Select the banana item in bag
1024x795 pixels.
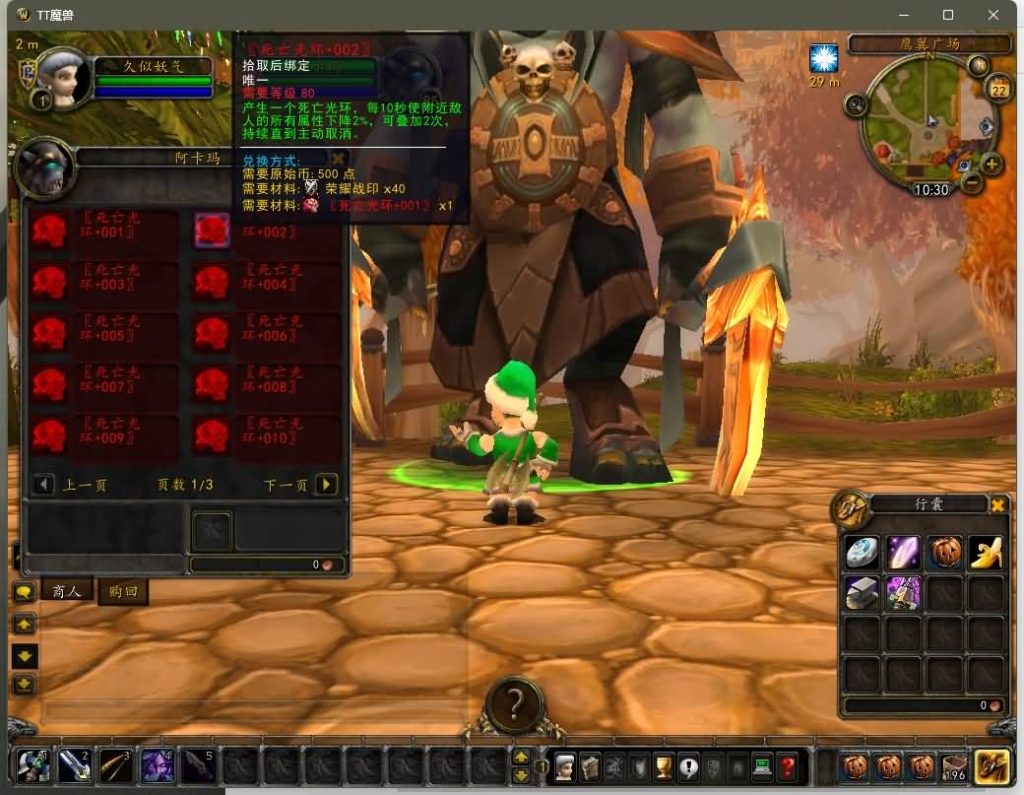point(986,552)
